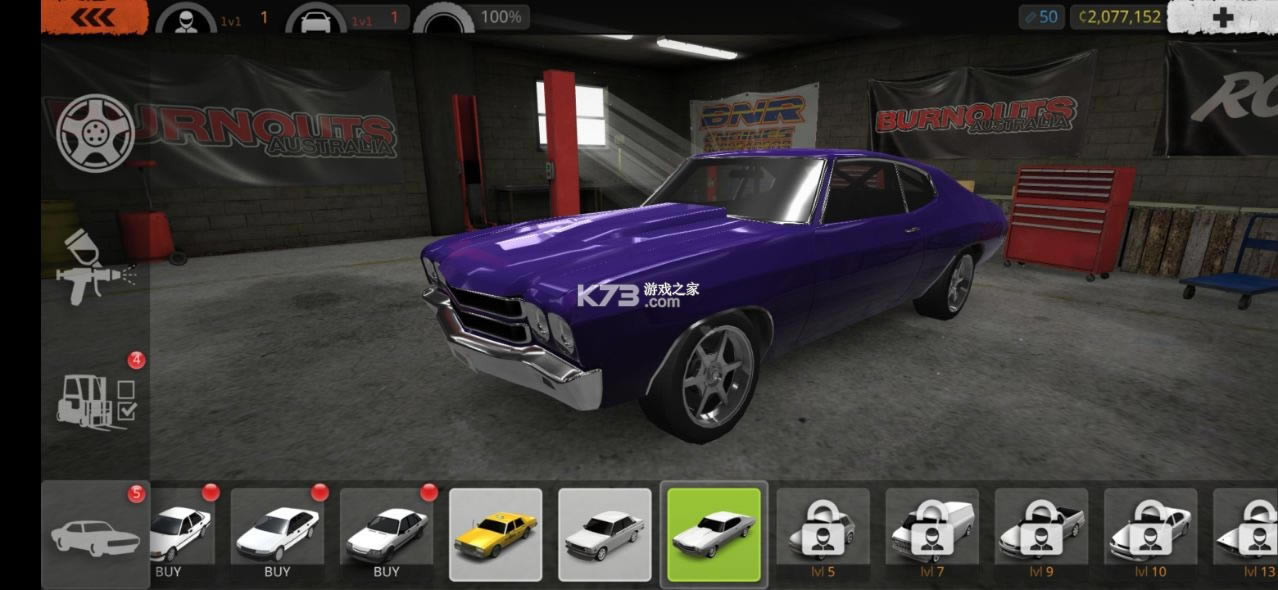Select the locked lvl 7 car

(x=932, y=534)
